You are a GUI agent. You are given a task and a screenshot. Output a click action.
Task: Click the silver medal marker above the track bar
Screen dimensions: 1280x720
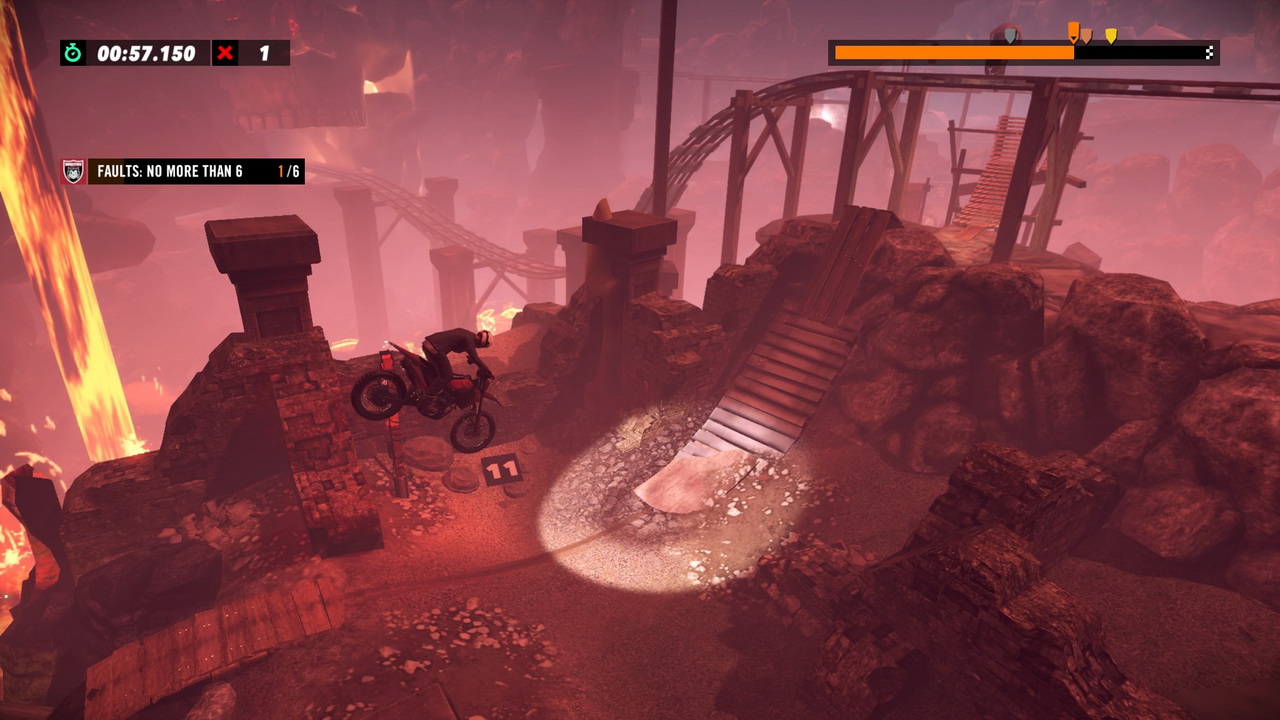coord(1010,36)
